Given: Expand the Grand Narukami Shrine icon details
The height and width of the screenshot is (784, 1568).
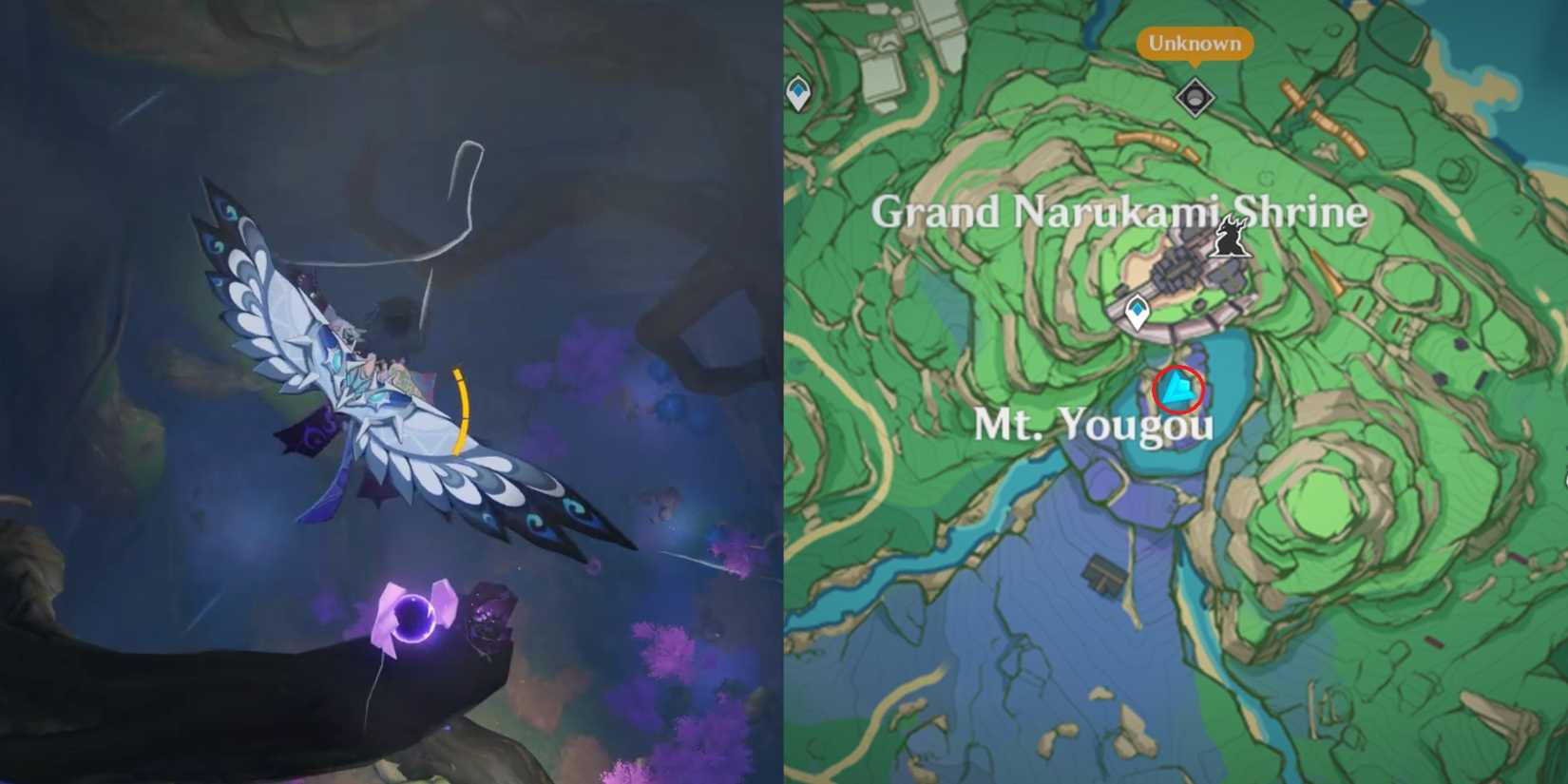Looking at the screenshot, I should pos(1231,236).
